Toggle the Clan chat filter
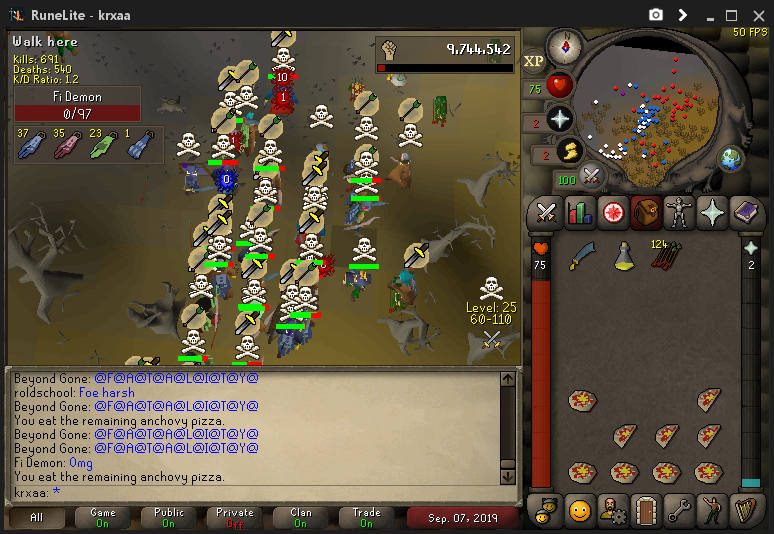 301,518
